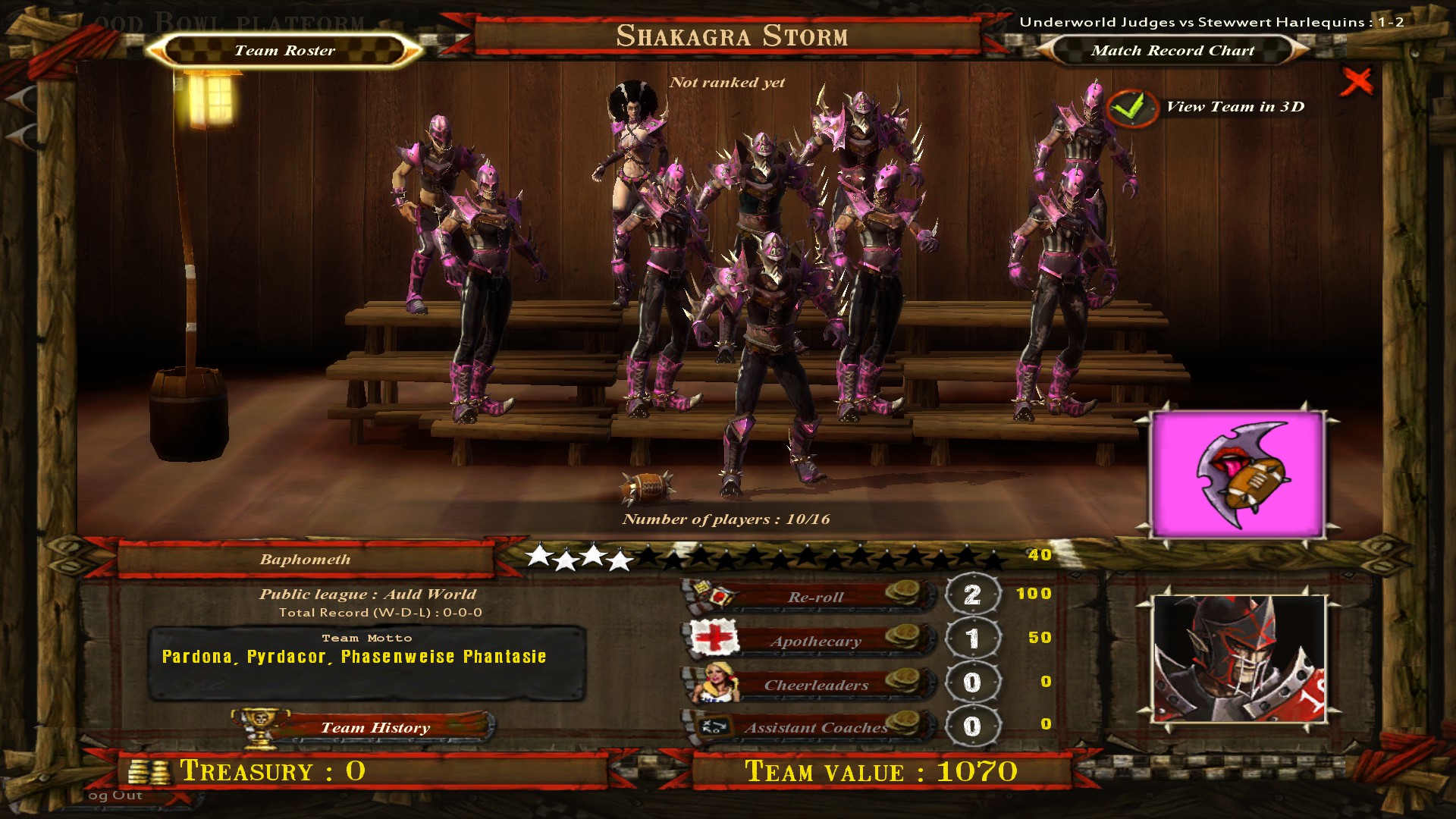The image size is (1456, 819).
Task: Close the team screen with red X
Action: [1356, 81]
